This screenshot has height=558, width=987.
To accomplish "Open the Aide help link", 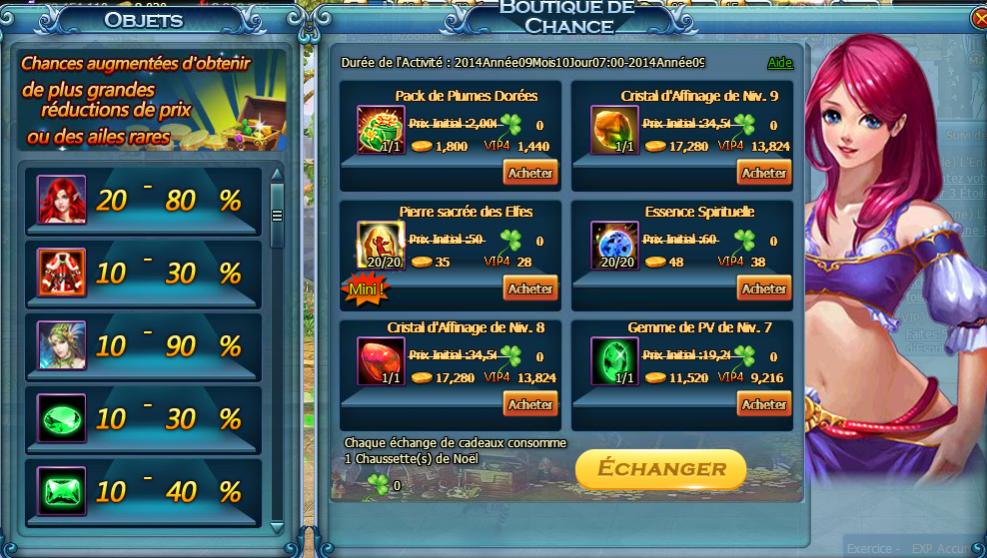I will point(780,63).
